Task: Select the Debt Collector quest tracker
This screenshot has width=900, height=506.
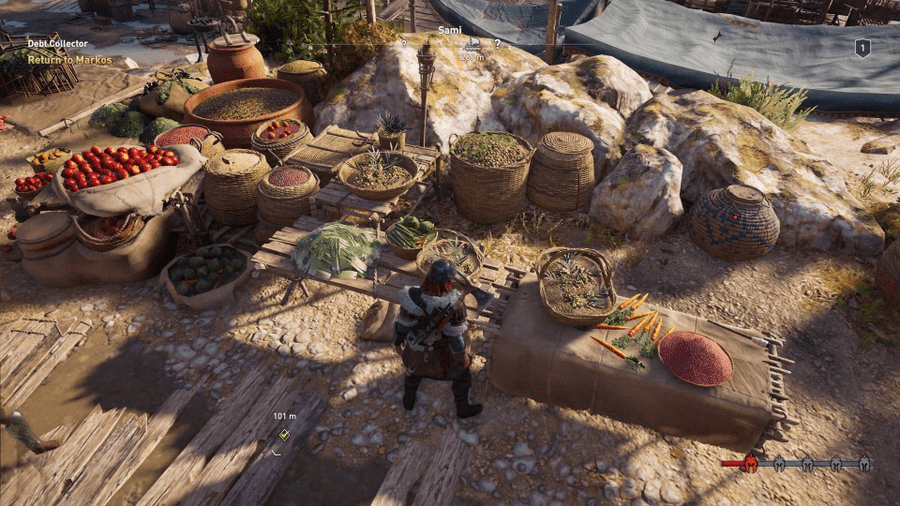Action: (58, 44)
